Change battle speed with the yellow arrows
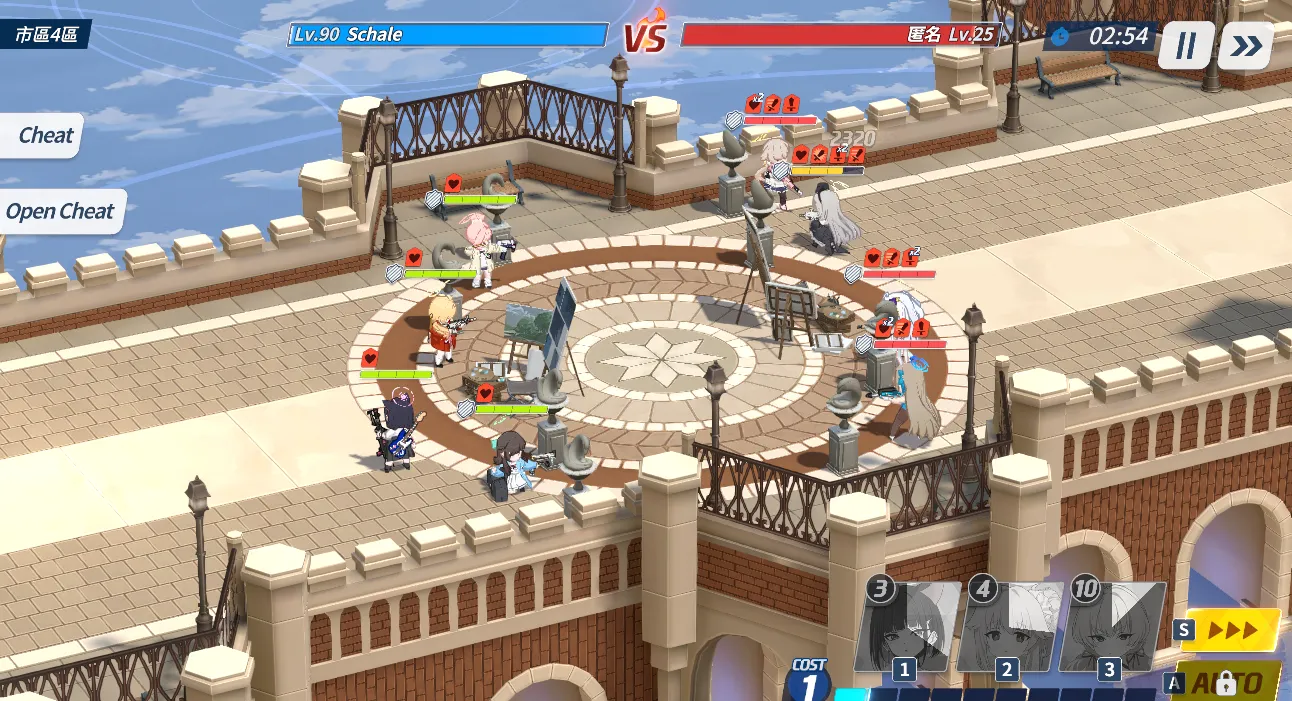The image size is (1292, 701). 1231,630
